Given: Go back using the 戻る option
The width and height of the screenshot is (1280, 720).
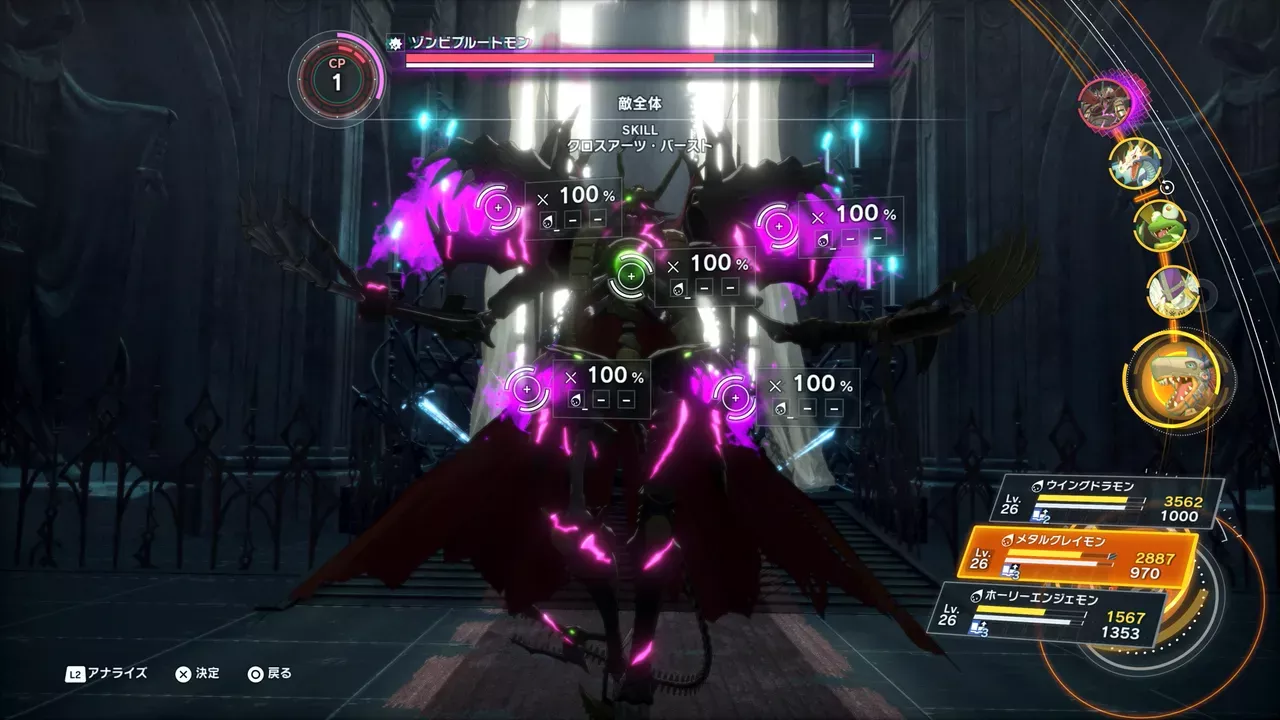Looking at the screenshot, I should (x=270, y=673).
